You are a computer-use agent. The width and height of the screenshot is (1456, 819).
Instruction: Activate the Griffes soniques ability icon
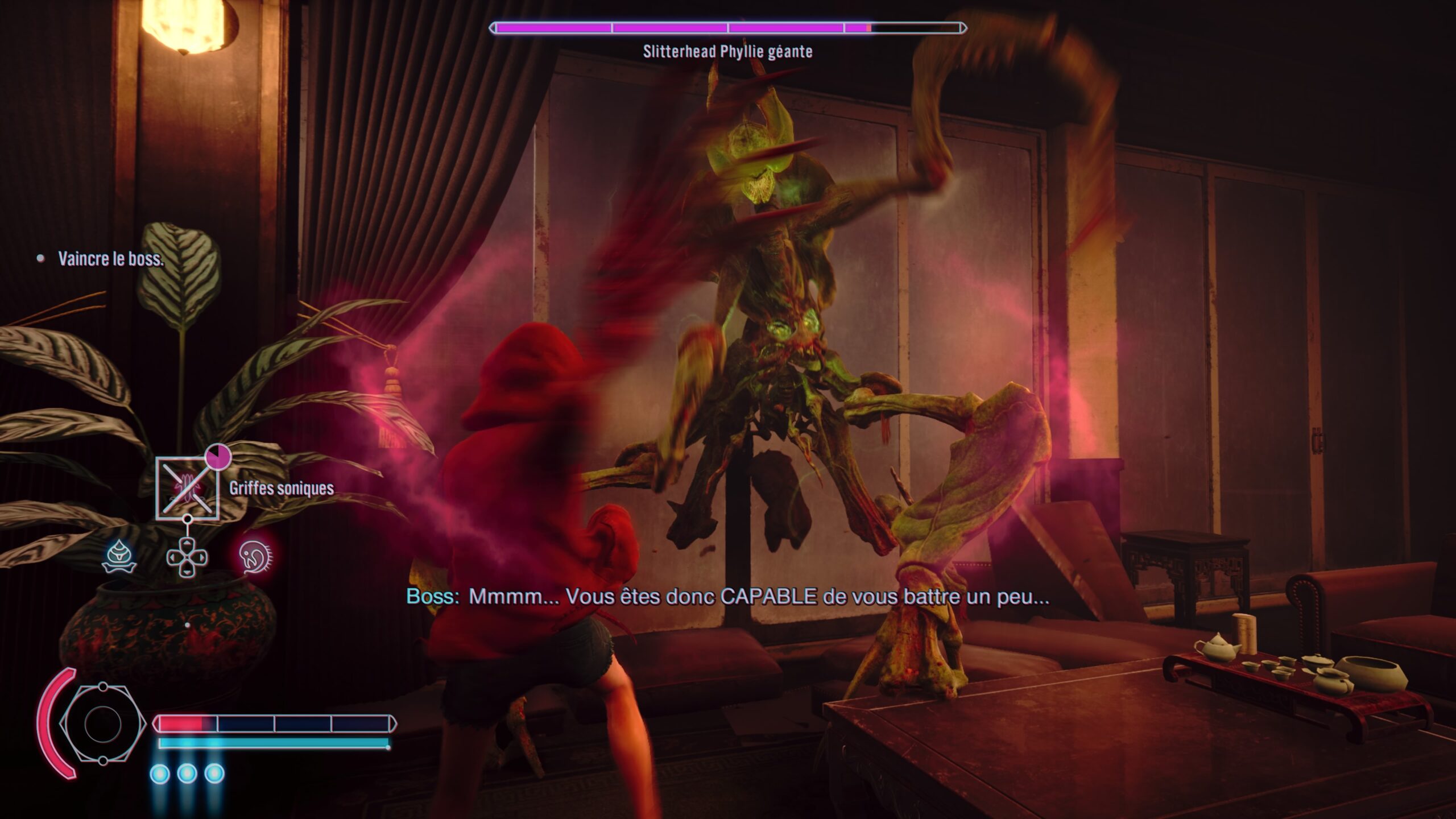187,489
